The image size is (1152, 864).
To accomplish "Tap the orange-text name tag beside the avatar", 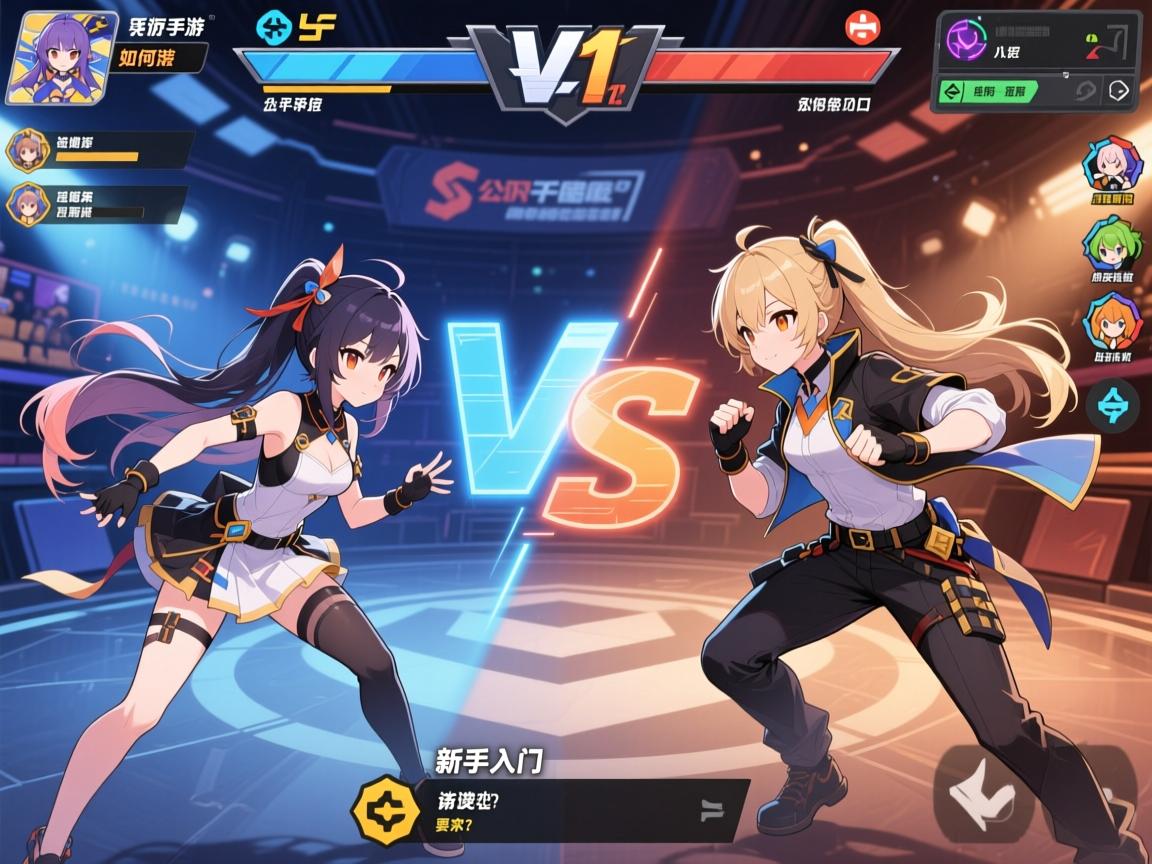I will click(x=160, y=58).
